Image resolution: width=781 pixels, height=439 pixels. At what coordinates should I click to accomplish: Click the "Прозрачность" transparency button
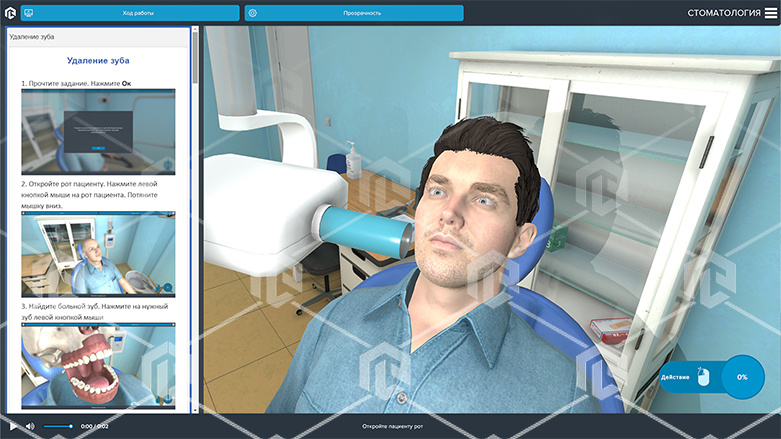[353, 14]
